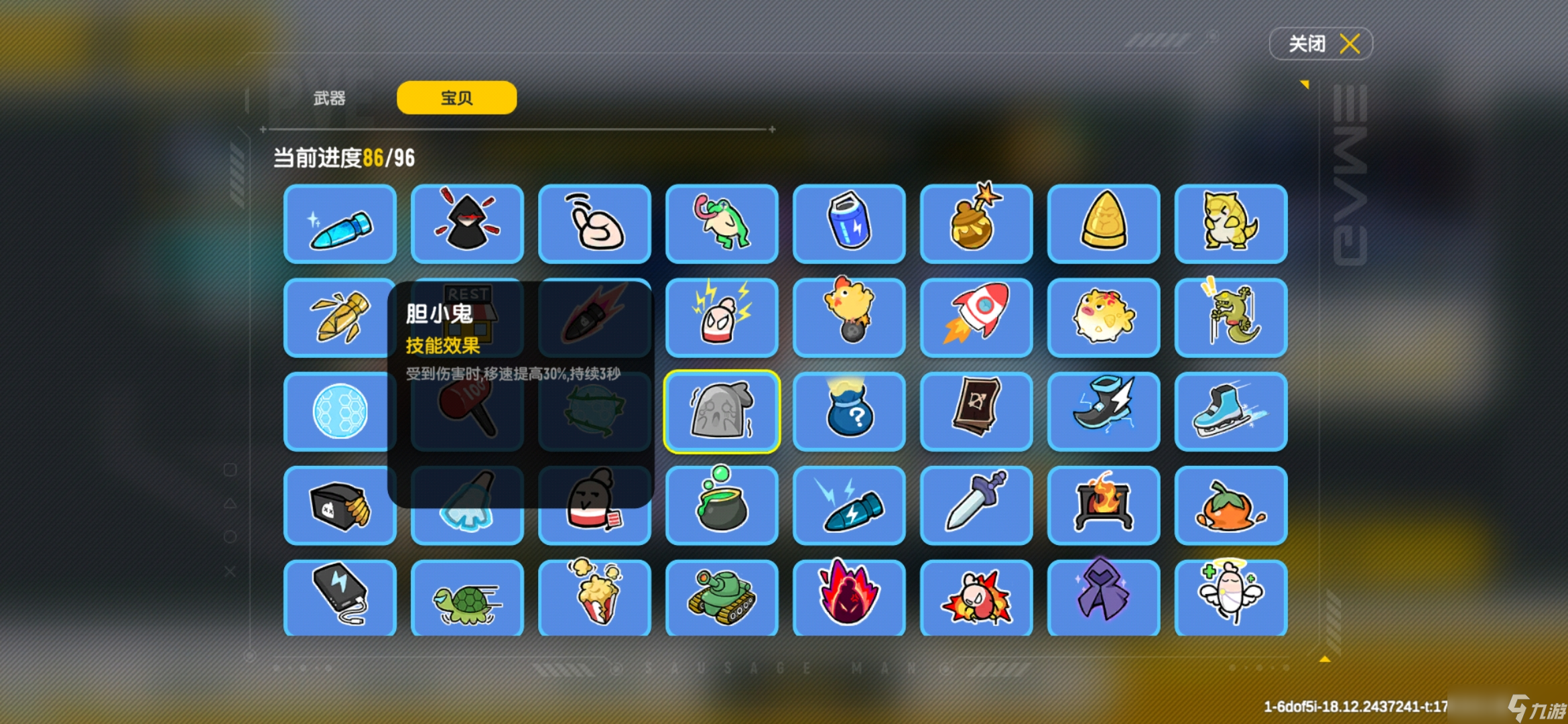This screenshot has width=1568, height=724.
Task: Choose the flaming furnace item
Action: click(1104, 505)
